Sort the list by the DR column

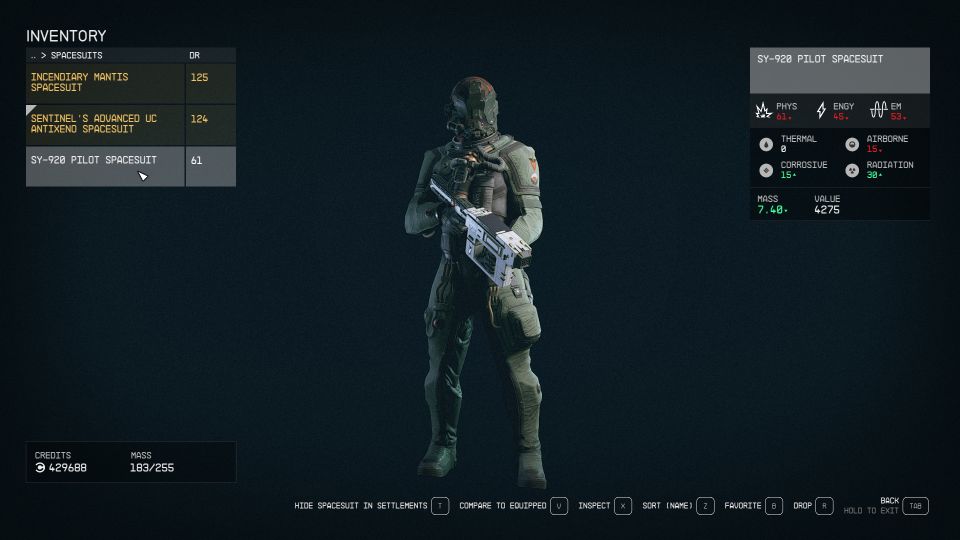tap(196, 55)
